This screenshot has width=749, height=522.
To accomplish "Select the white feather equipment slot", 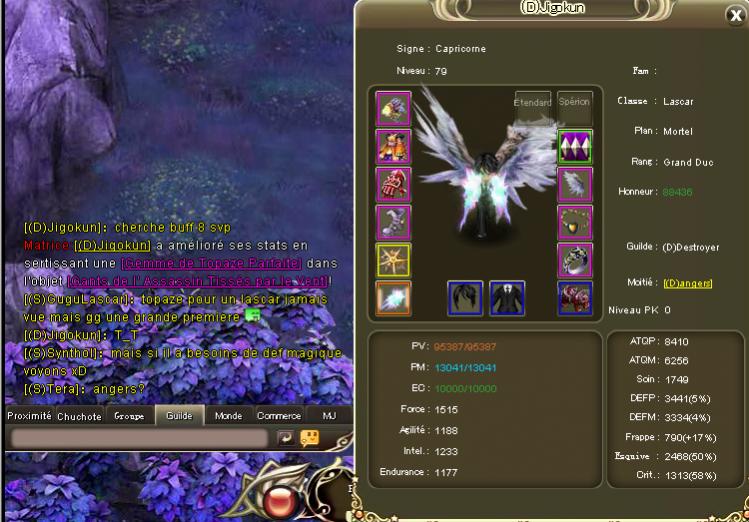I will 575,183.
